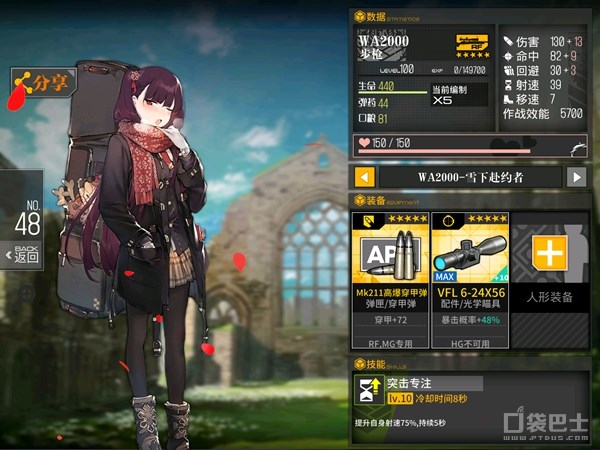
Task: Switch to next costume with right arrow
Action: pos(576,177)
